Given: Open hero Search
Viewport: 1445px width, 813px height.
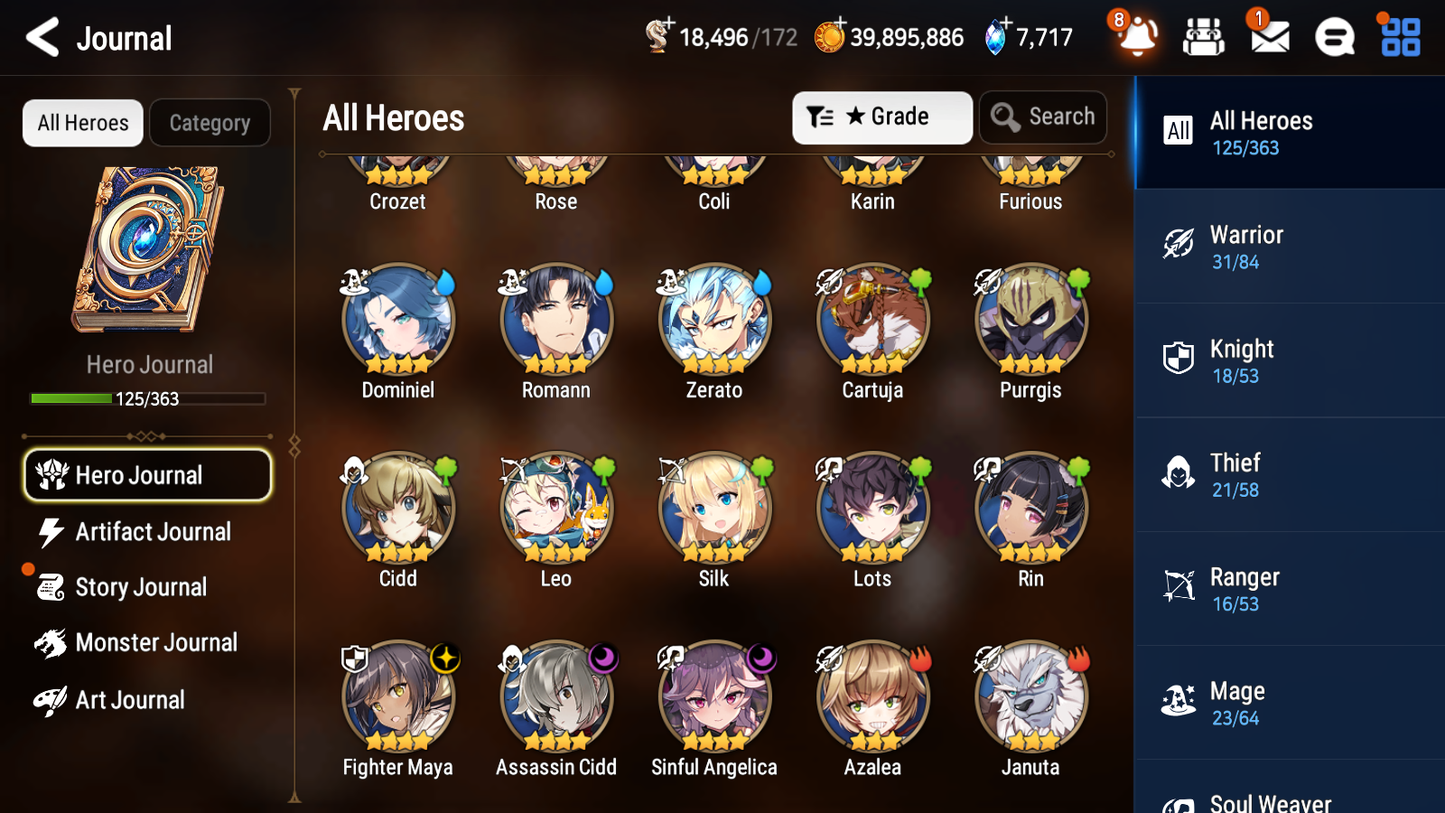Looking at the screenshot, I should pyautogui.click(x=1043, y=117).
